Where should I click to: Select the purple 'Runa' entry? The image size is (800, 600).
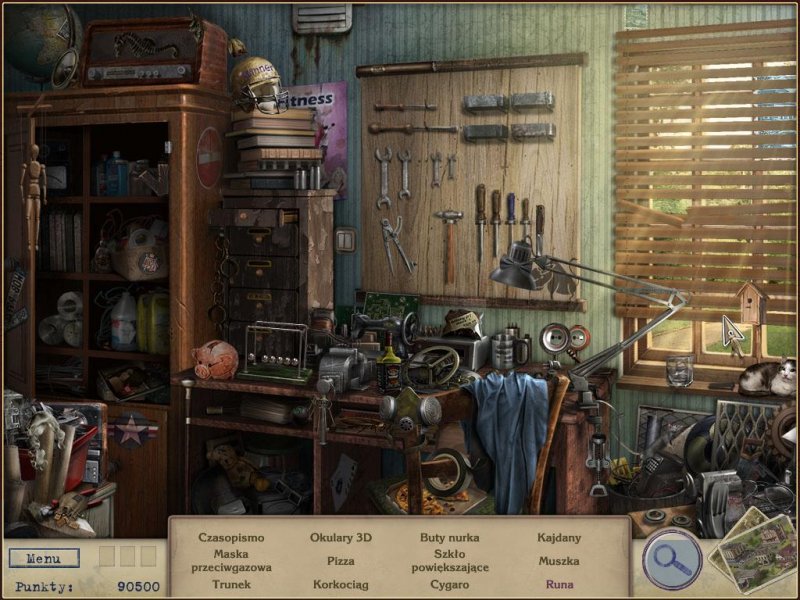[x=559, y=584]
